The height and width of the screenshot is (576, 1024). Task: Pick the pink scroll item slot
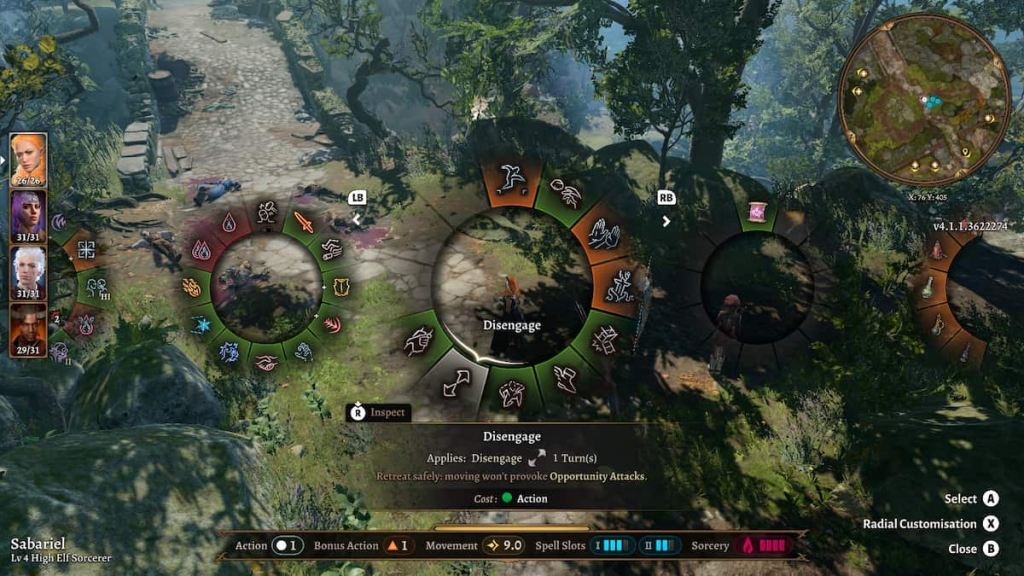point(758,213)
